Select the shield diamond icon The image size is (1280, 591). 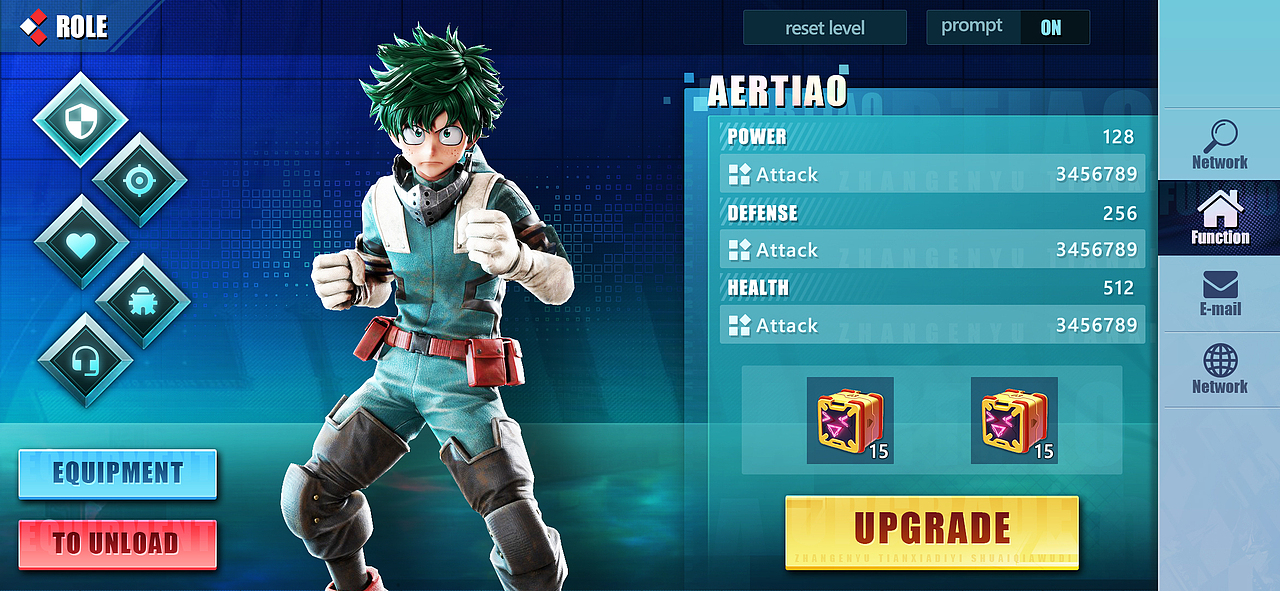pos(79,120)
